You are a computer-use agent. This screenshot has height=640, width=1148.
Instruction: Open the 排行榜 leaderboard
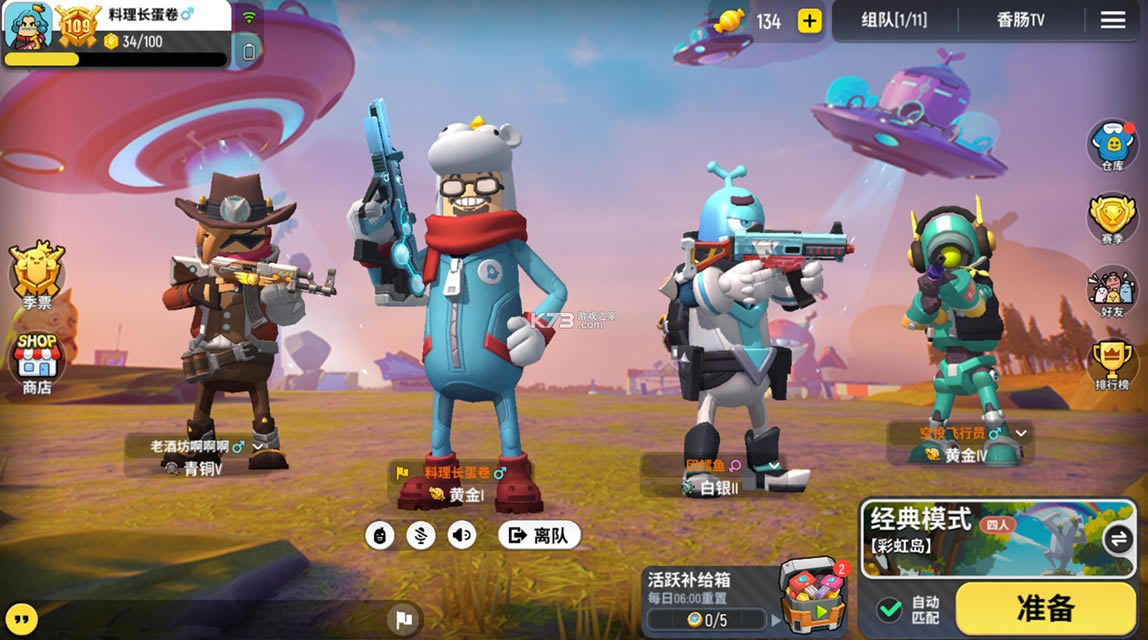tap(1112, 366)
